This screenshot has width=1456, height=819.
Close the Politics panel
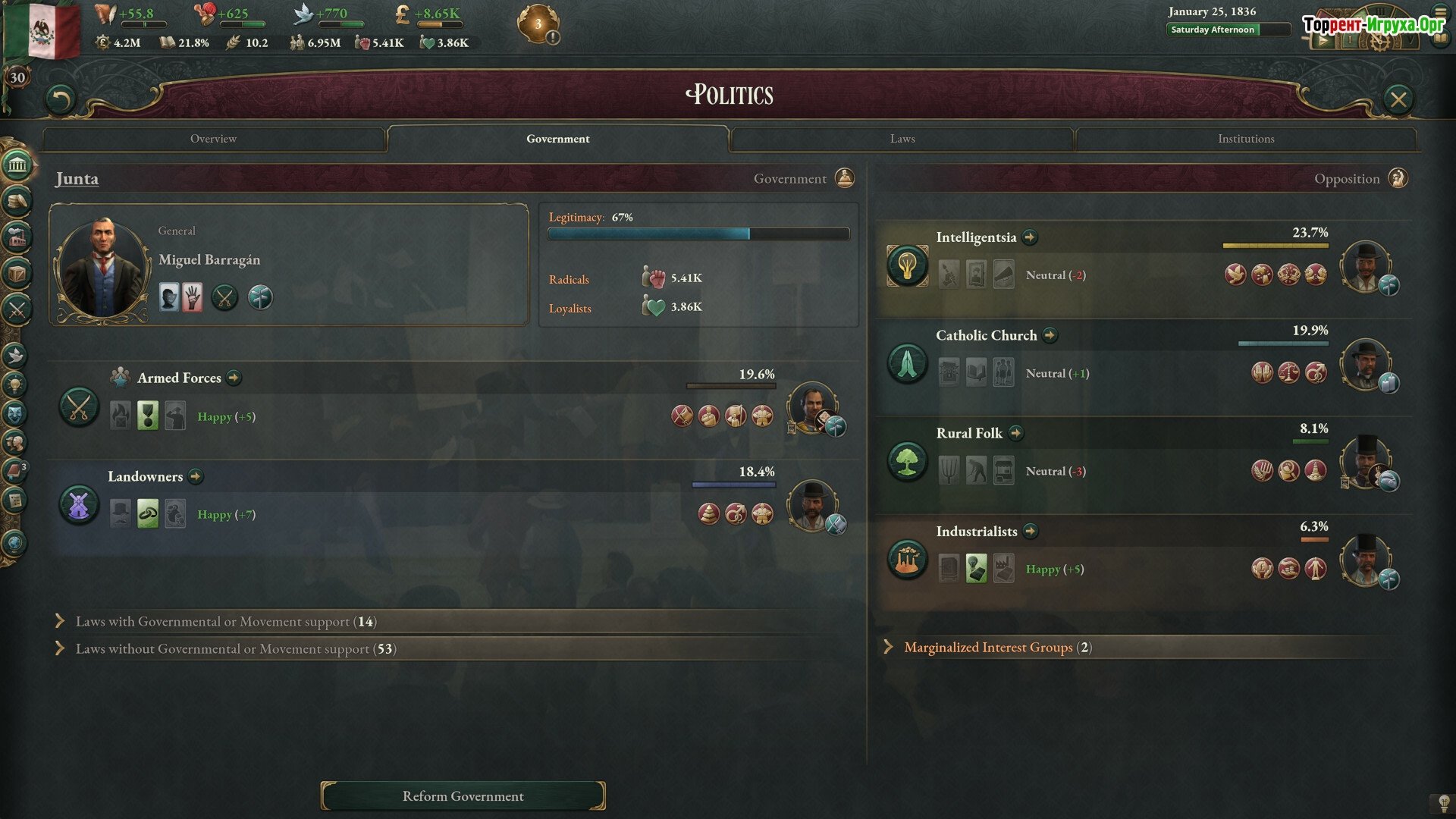[x=1398, y=99]
